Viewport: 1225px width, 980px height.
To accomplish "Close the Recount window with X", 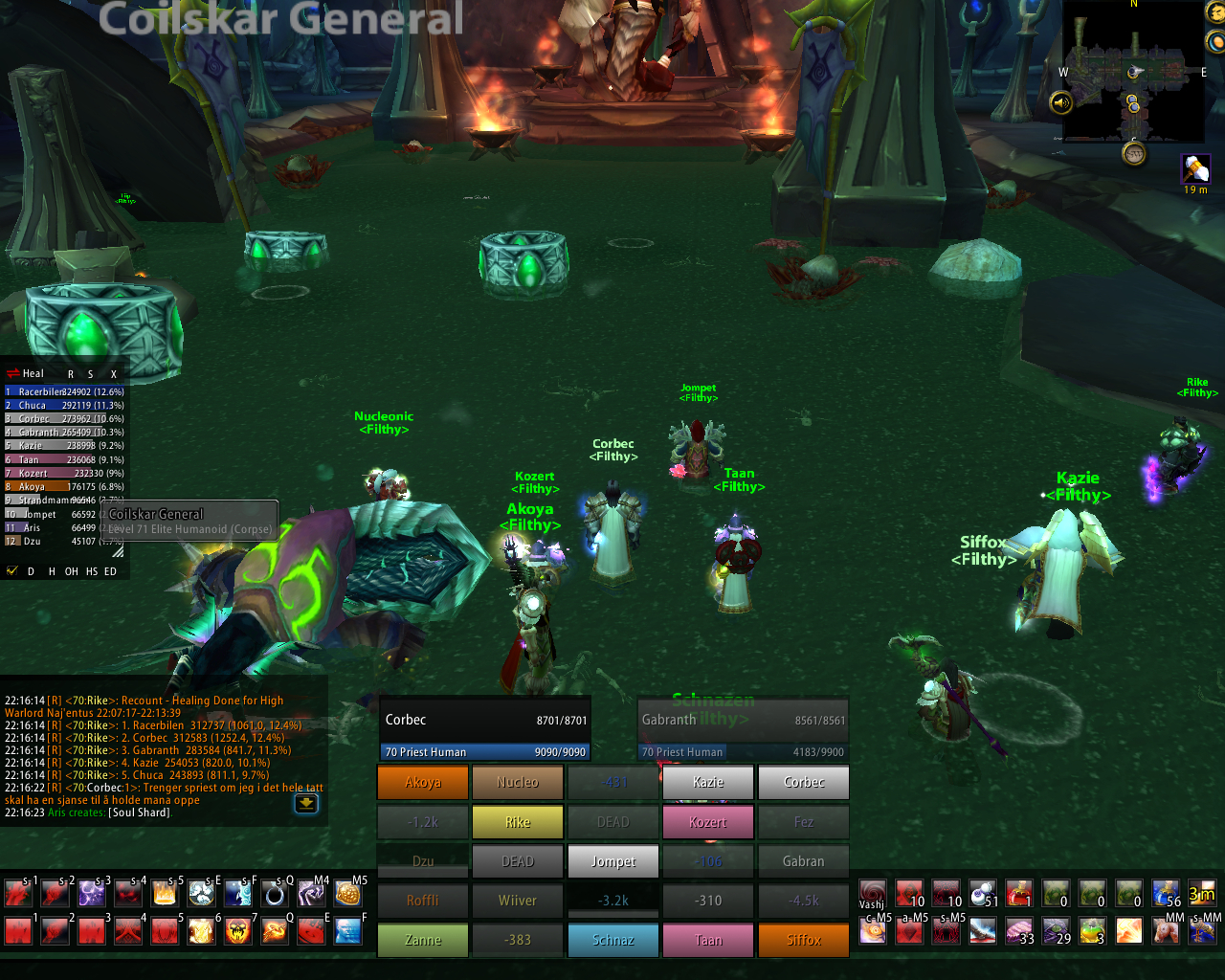I will 113,374.
